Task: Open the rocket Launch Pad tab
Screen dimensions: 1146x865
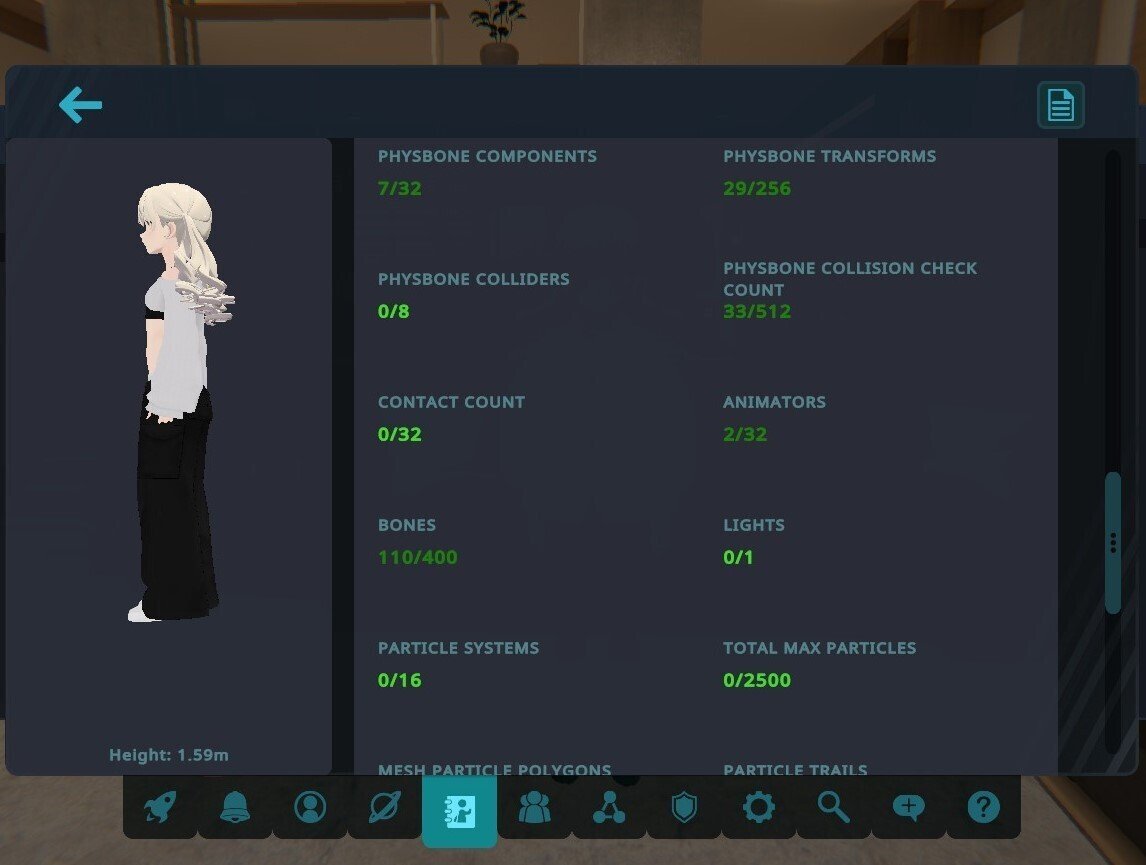Action: coord(160,807)
